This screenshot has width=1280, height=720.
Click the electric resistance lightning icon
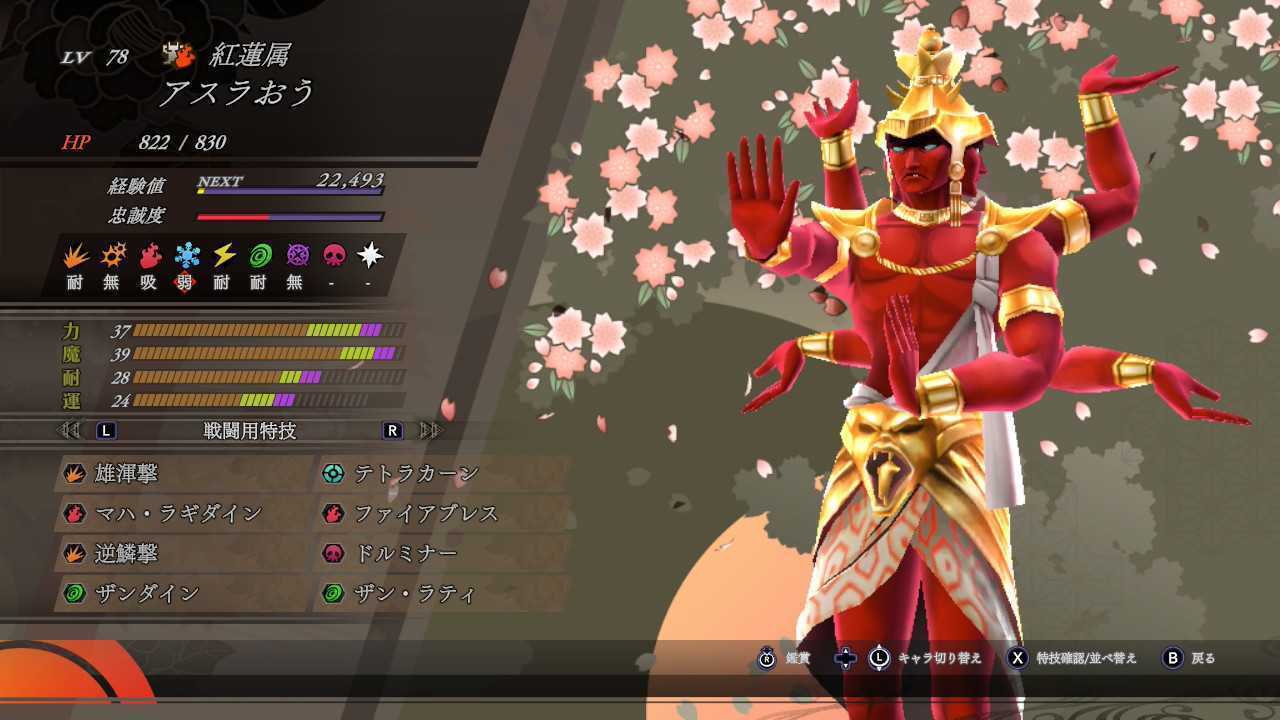point(223,255)
